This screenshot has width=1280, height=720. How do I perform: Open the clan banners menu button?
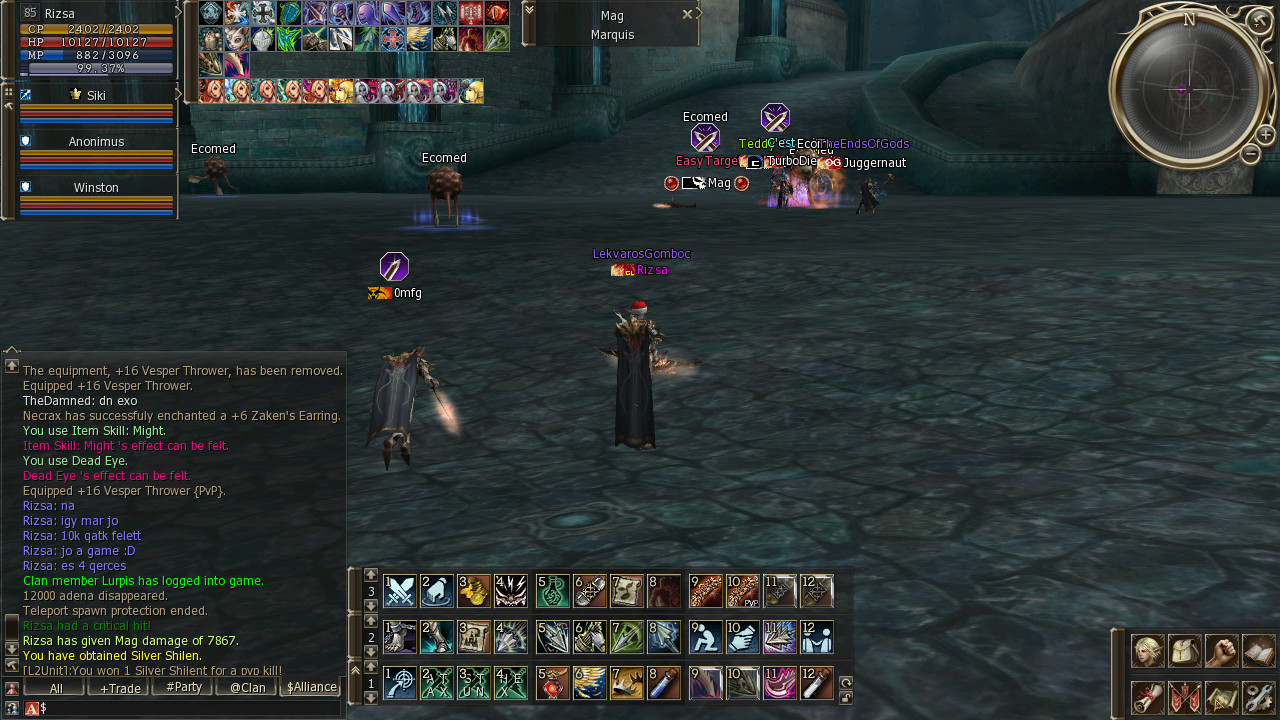click(1184, 697)
